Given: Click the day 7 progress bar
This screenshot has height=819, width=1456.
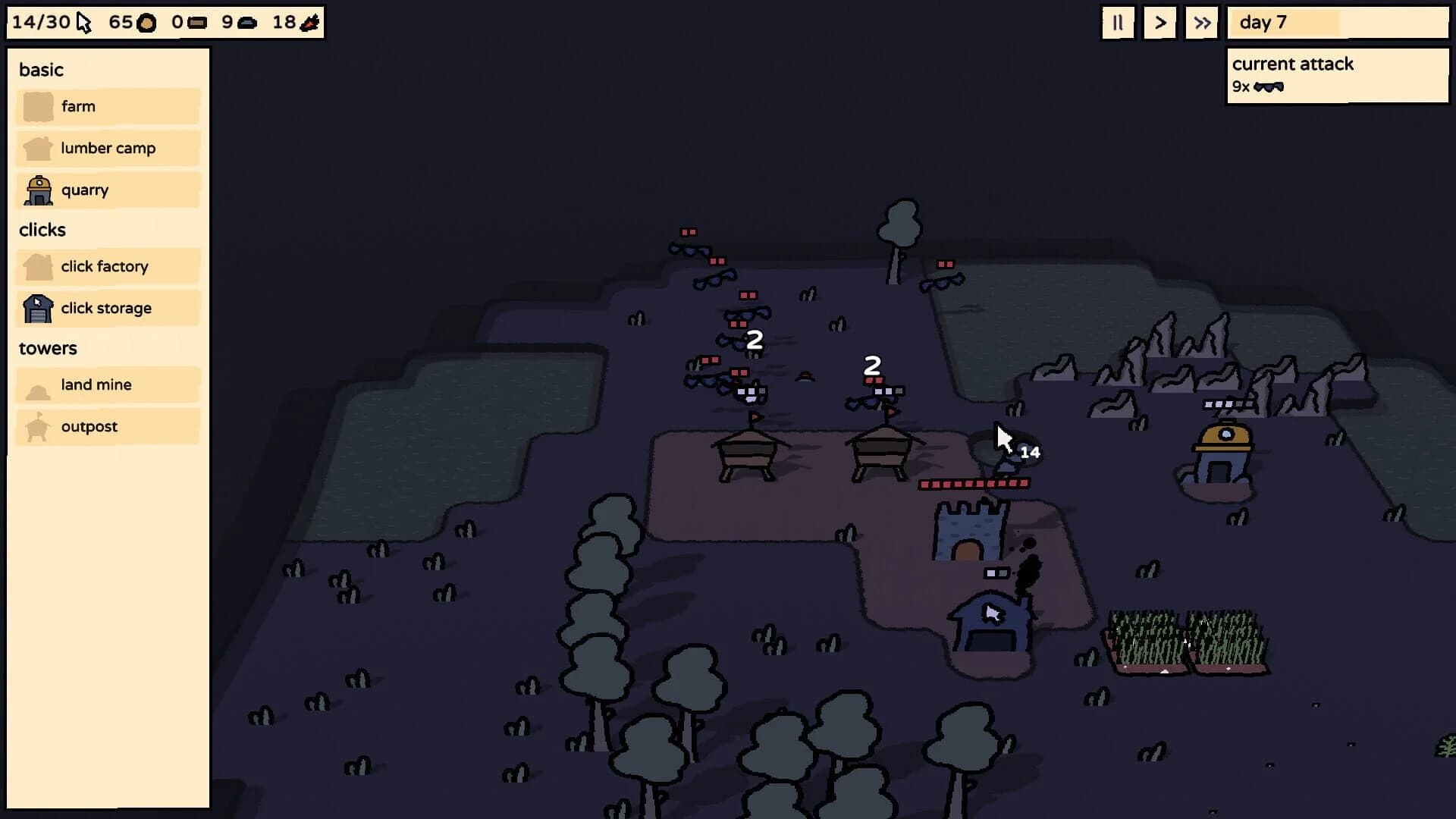Looking at the screenshot, I should coord(1337,23).
